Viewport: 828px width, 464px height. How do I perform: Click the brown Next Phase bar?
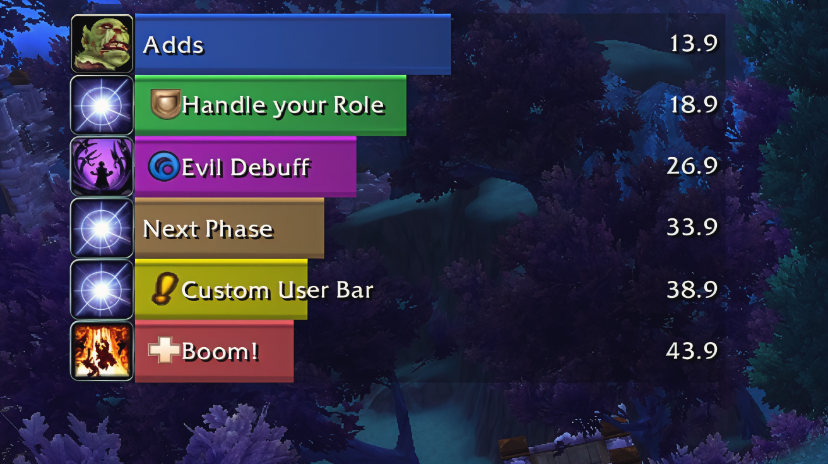(x=229, y=229)
